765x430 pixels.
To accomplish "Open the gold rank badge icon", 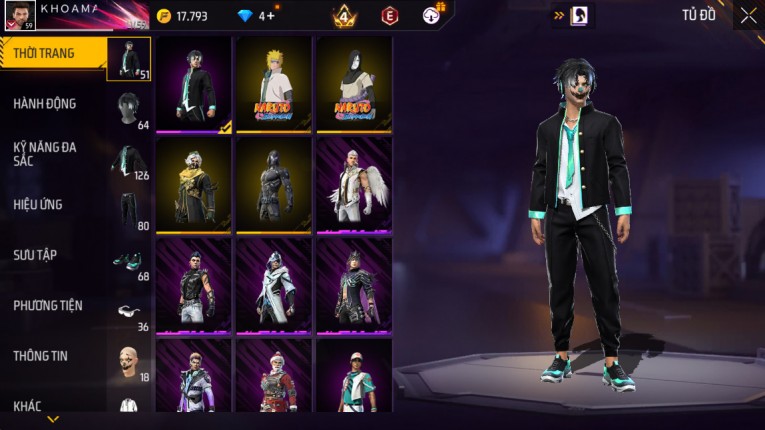I will pyautogui.click(x=344, y=16).
